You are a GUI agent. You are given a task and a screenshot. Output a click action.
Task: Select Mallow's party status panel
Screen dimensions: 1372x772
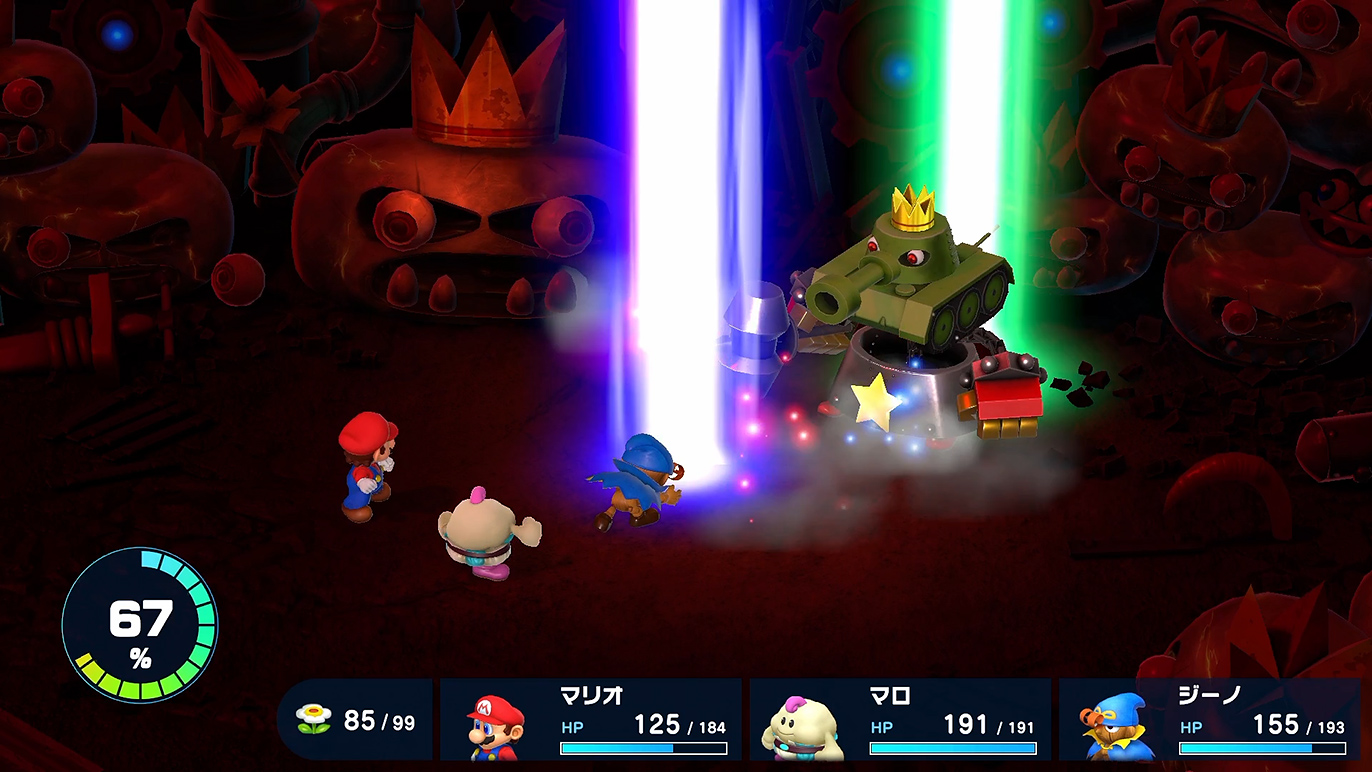pos(900,720)
